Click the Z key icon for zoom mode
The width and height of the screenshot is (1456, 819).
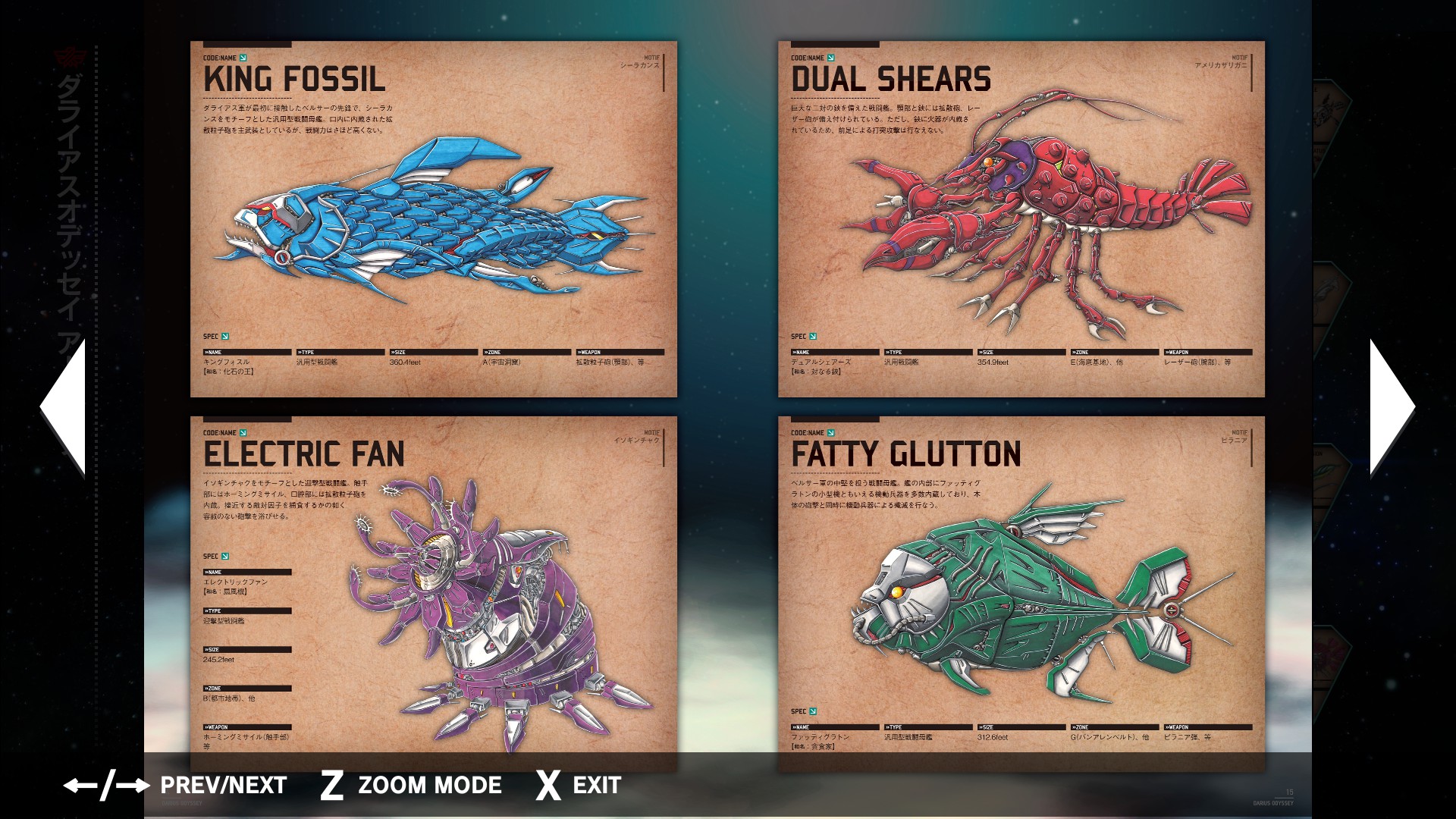tap(331, 786)
